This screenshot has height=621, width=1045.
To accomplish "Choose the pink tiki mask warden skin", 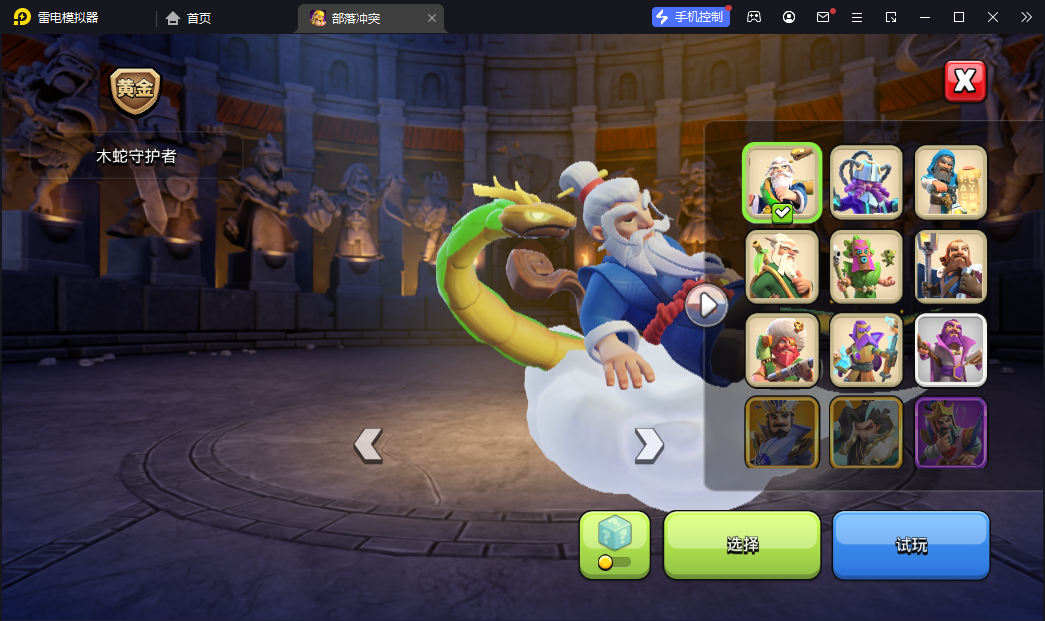I will pyautogui.click(x=866, y=266).
